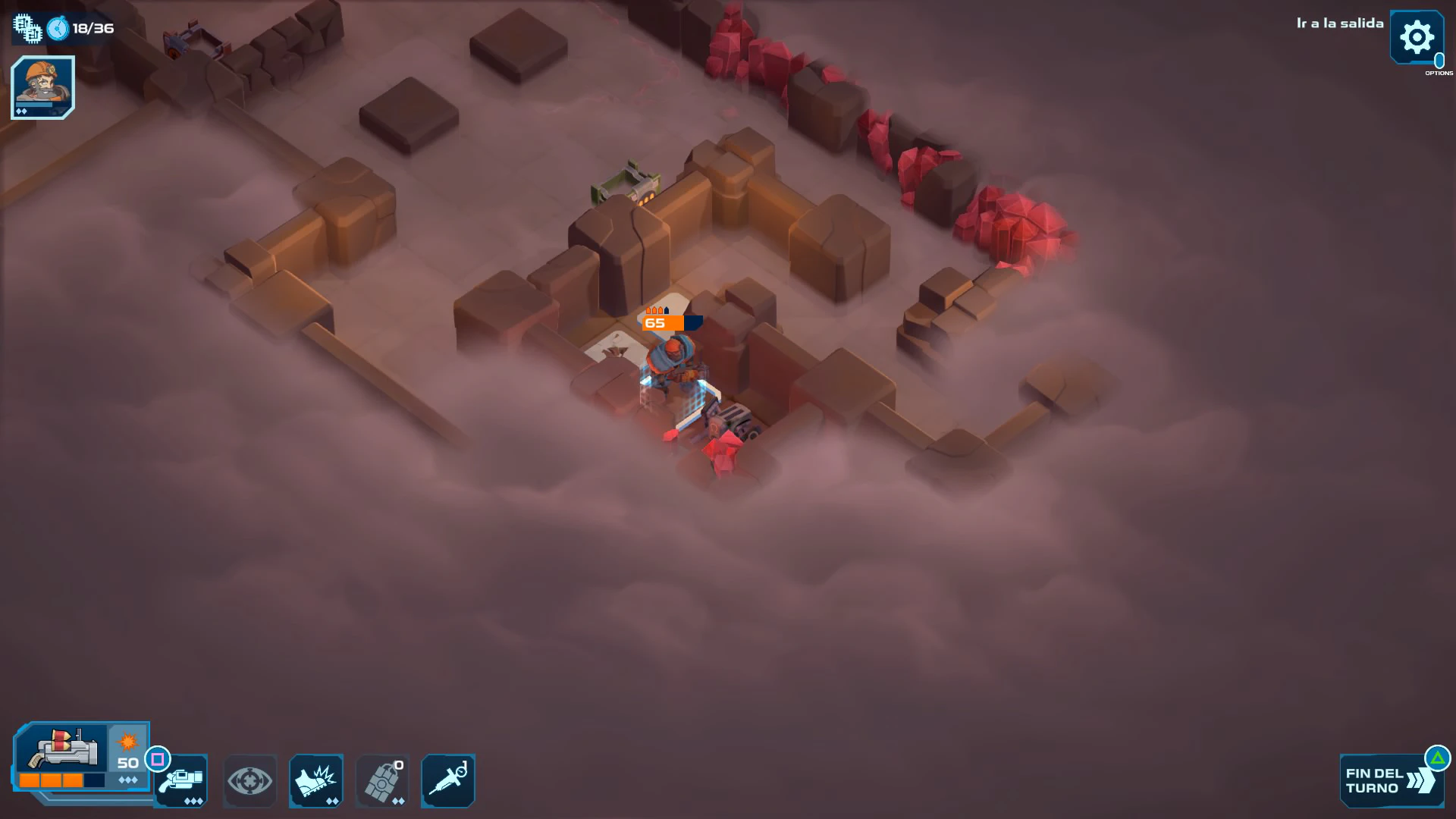Activate the pistol shoot ability
The width and height of the screenshot is (1456, 819).
pos(182,781)
